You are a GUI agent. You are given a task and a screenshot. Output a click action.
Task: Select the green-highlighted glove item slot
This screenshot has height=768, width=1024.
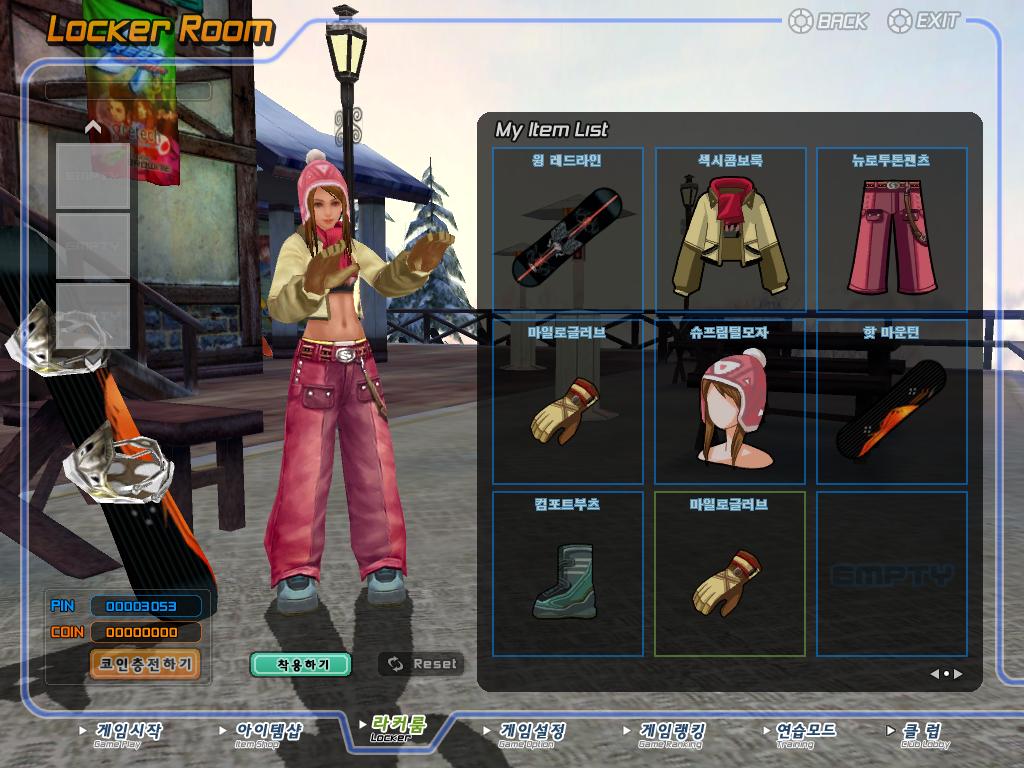click(730, 574)
